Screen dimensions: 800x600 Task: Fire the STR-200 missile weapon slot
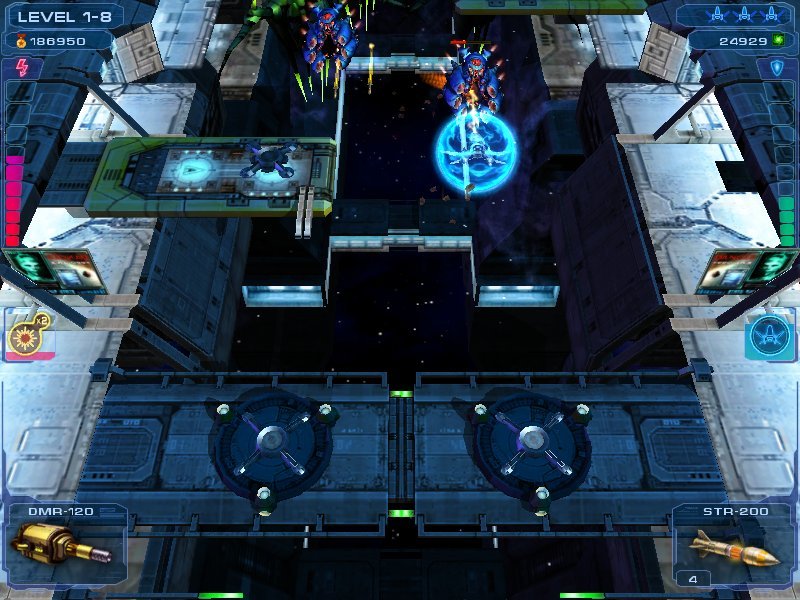735,547
